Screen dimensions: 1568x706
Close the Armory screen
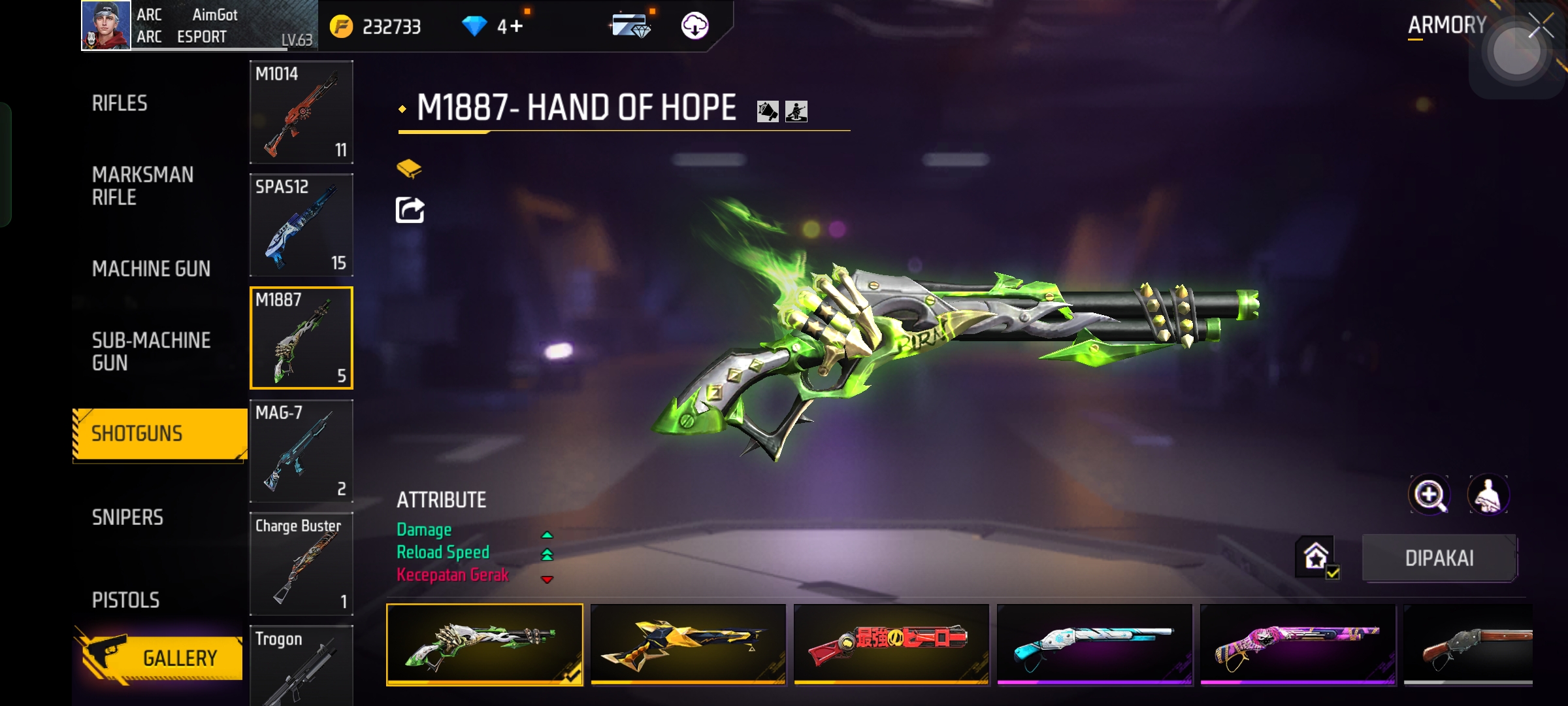1541,27
